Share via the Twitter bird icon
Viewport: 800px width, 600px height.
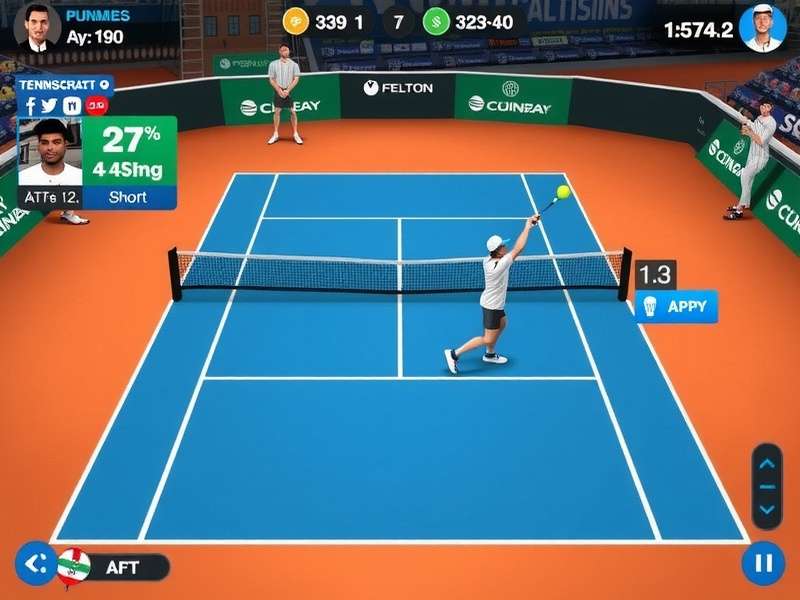50,105
